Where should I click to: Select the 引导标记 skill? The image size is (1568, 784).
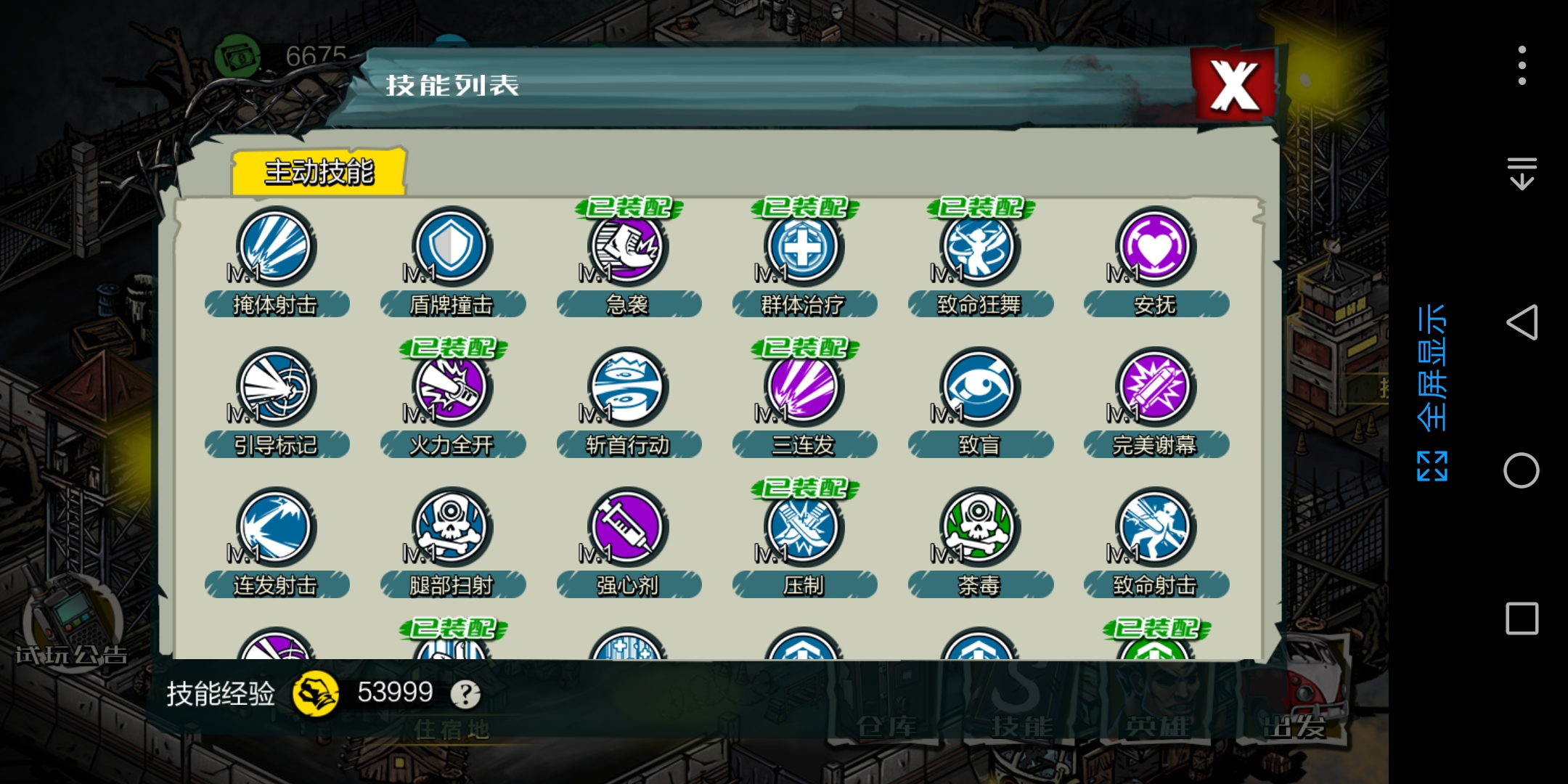(276, 387)
